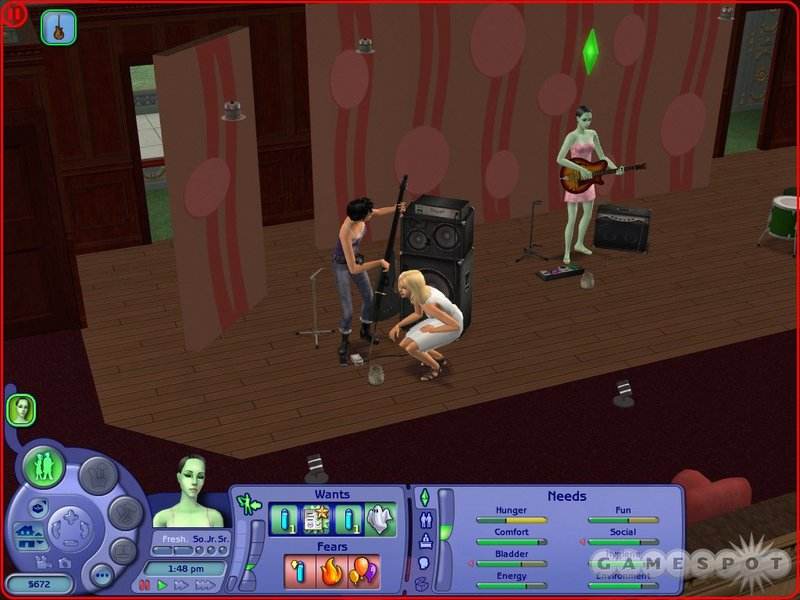Image resolution: width=800 pixels, height=600 pixels.
Task: Select the fire fear icon
Action: tap(331, 571)
